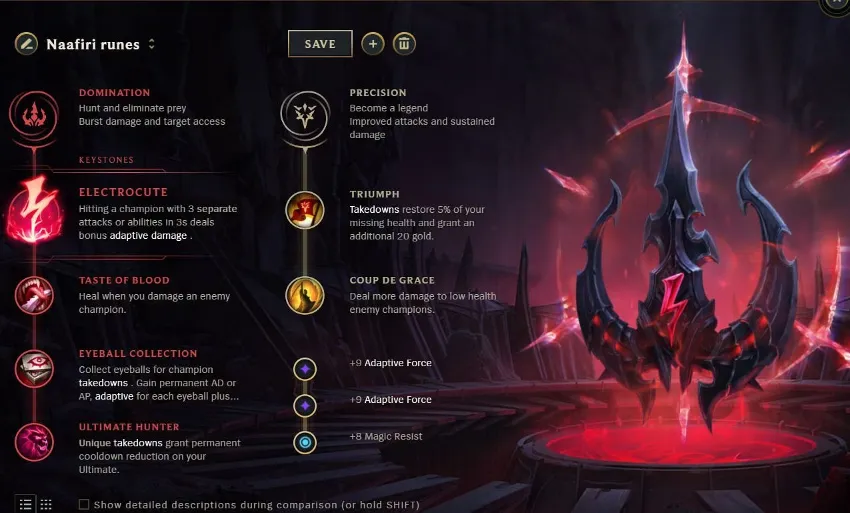Open the Naafiri runes page dropdown
The image size is (850, 513).
(152, 44)
